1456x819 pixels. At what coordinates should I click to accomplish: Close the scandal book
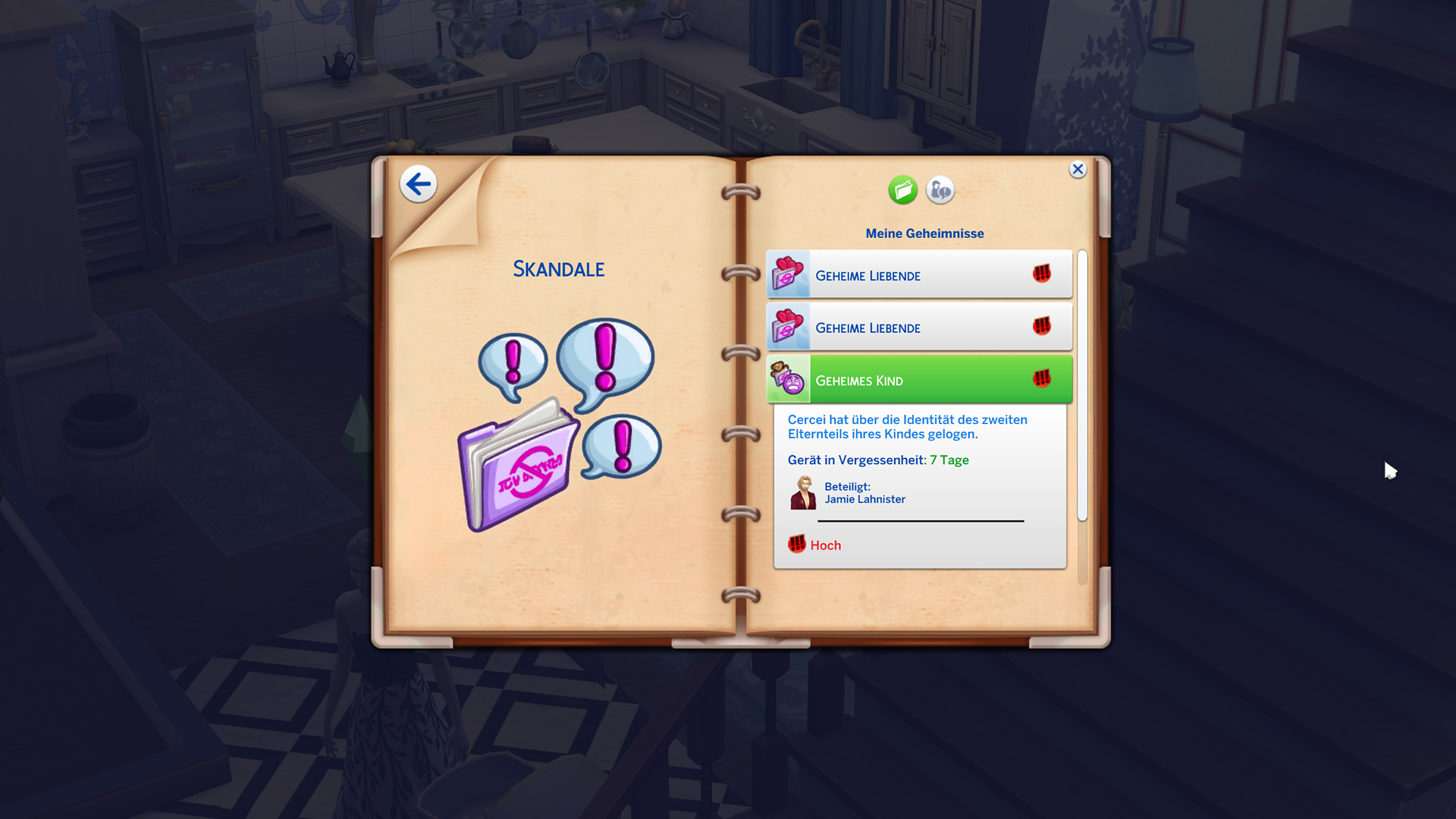(1078, 170)
